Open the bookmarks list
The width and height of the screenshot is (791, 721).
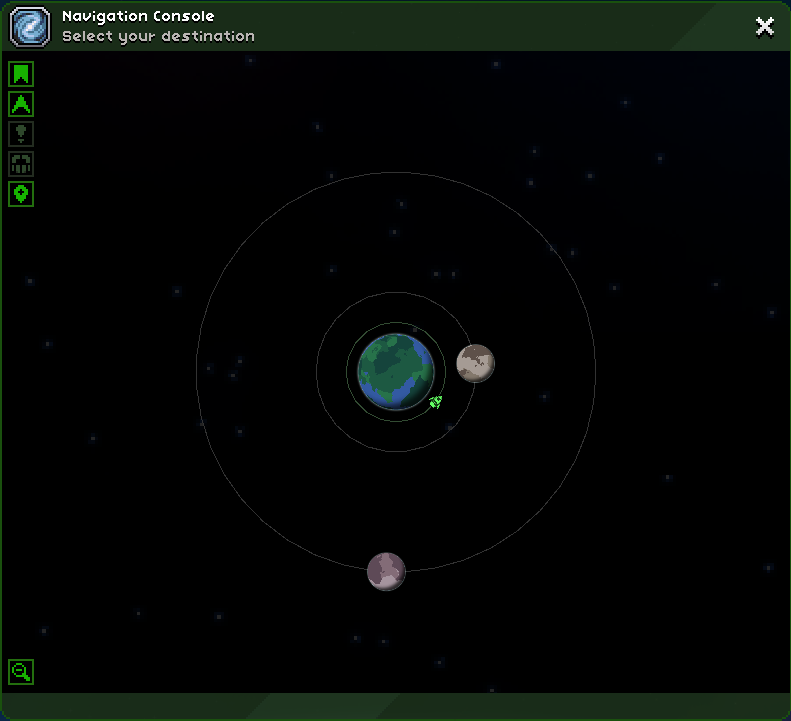21,74
